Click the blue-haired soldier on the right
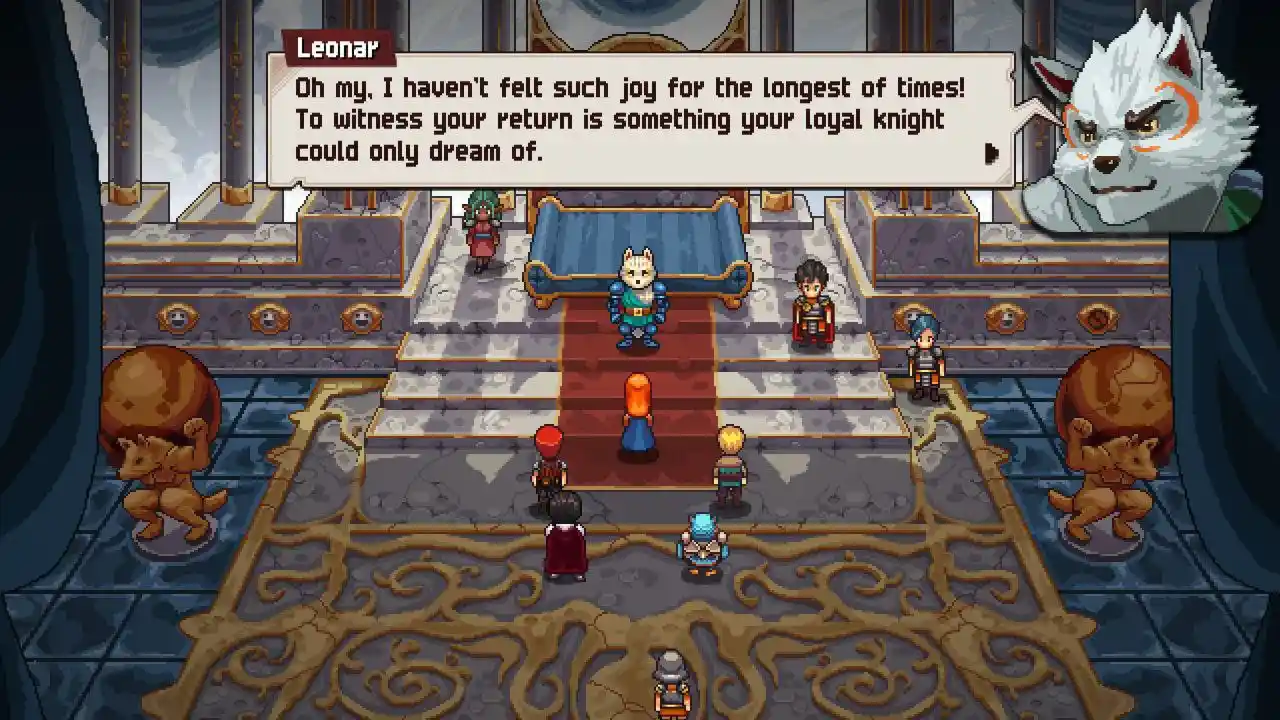1280x720 pixels. [x=925, y=355]
